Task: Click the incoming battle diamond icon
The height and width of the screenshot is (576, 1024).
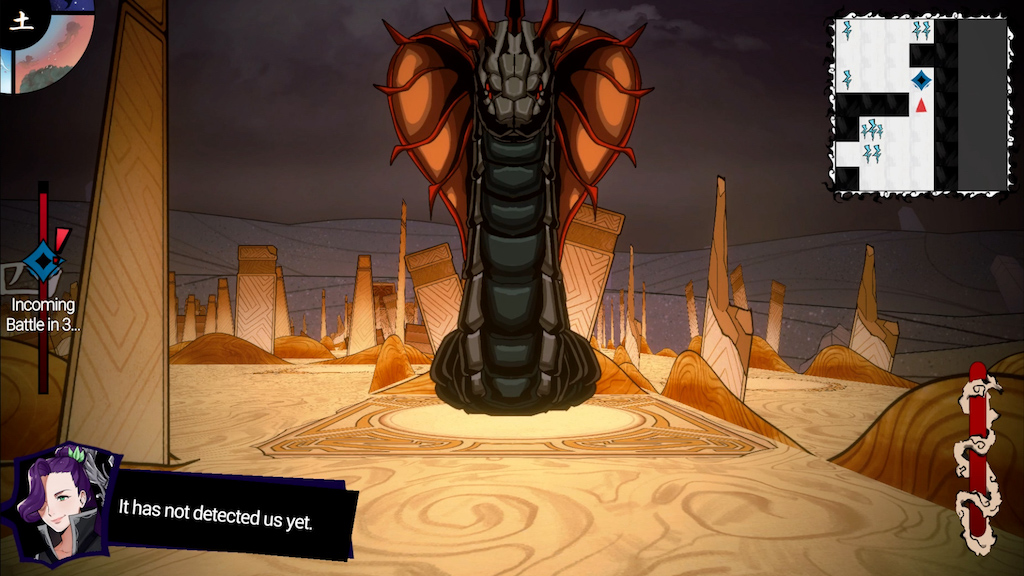Action: (x=42, y=262)
